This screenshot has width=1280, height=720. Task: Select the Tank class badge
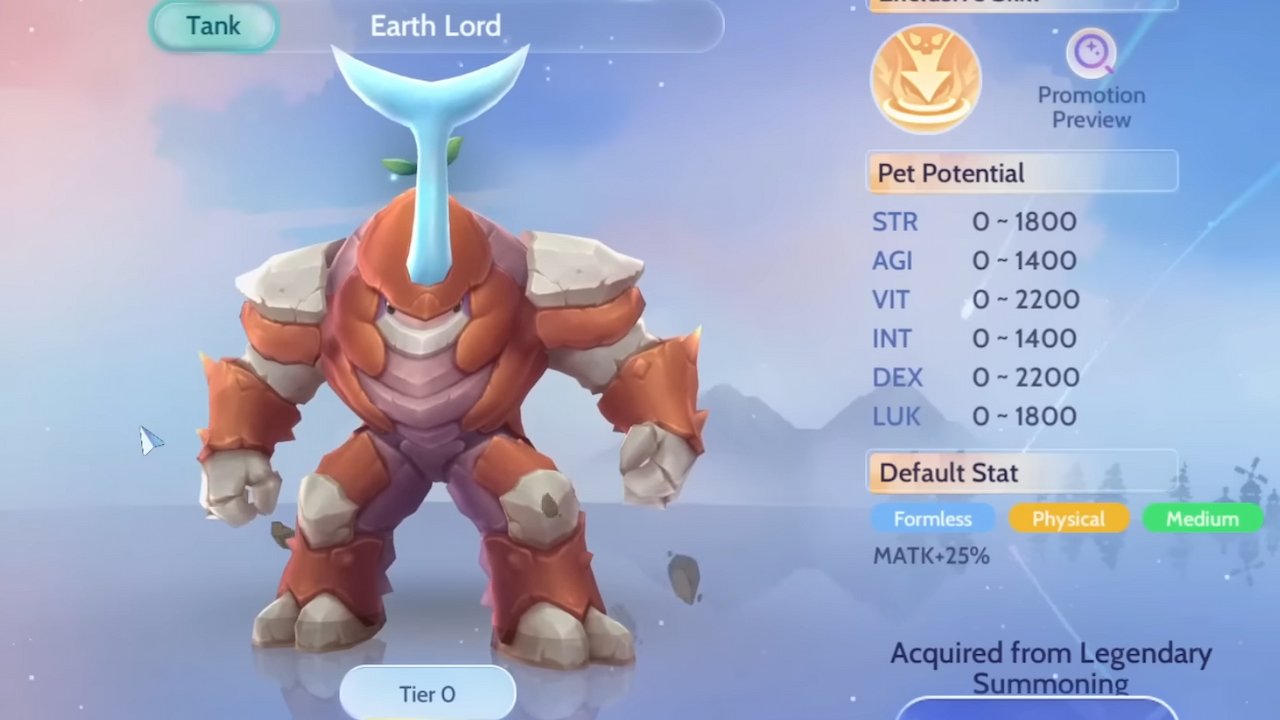212,26
